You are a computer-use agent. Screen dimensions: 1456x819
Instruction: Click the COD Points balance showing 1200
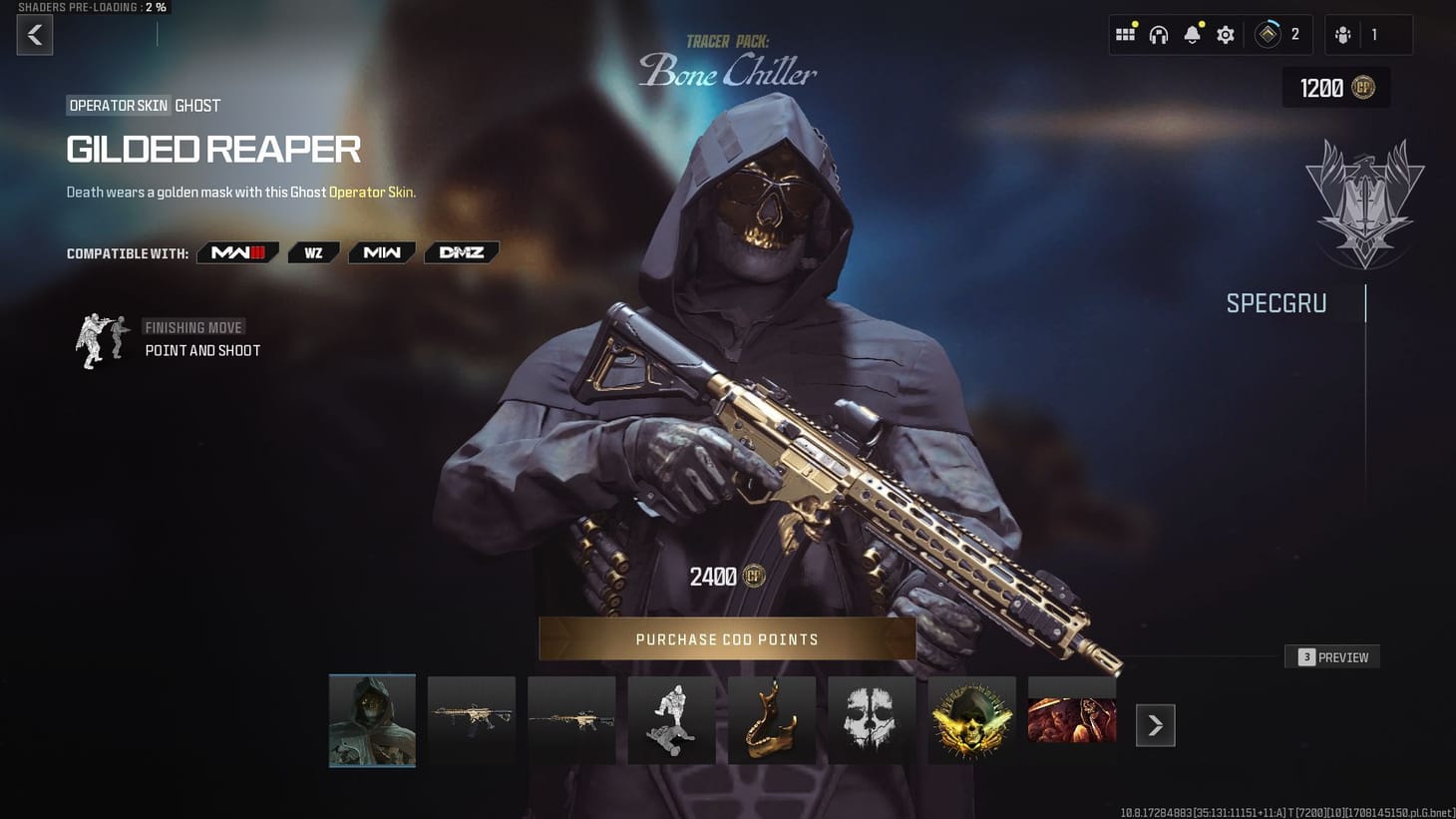pyautogui.click(x=1335, y=88)
